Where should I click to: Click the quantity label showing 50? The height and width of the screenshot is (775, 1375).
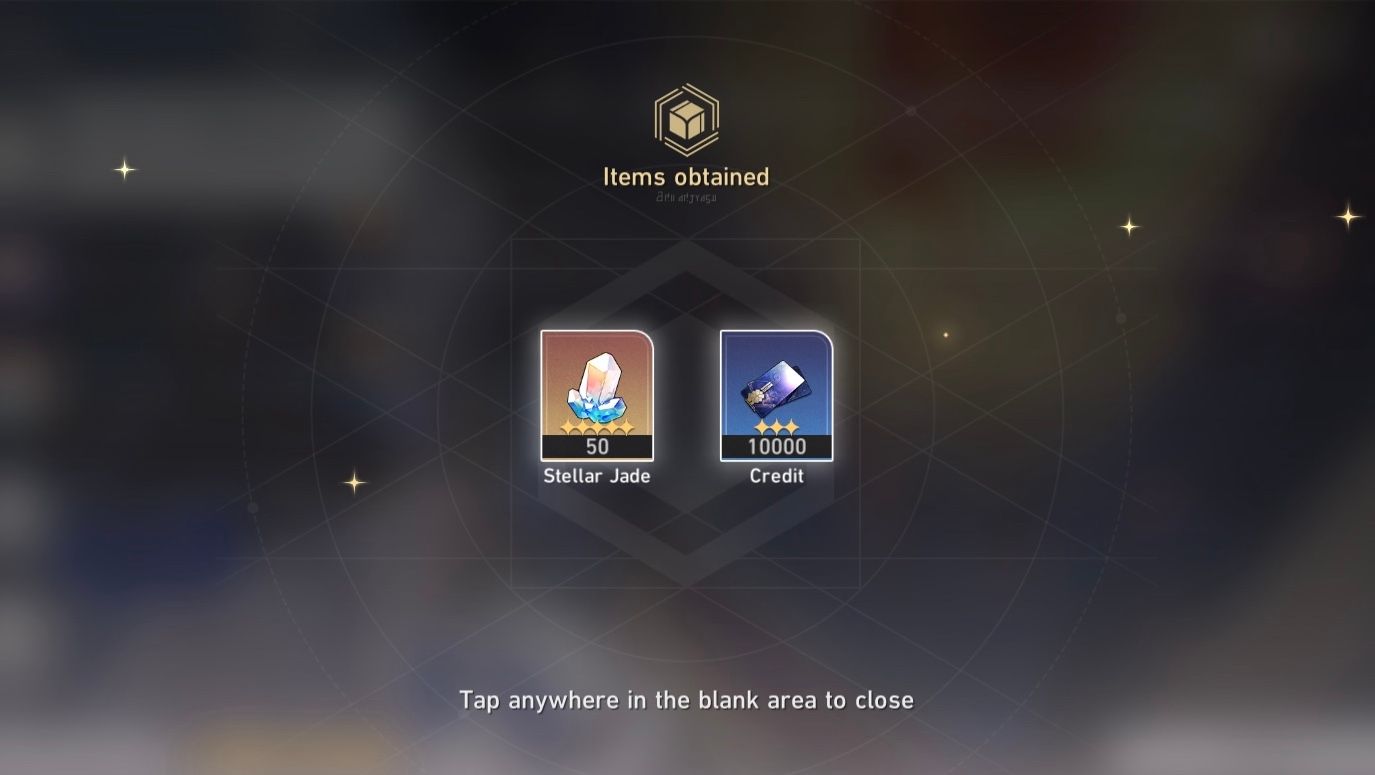tap(596, 446)
